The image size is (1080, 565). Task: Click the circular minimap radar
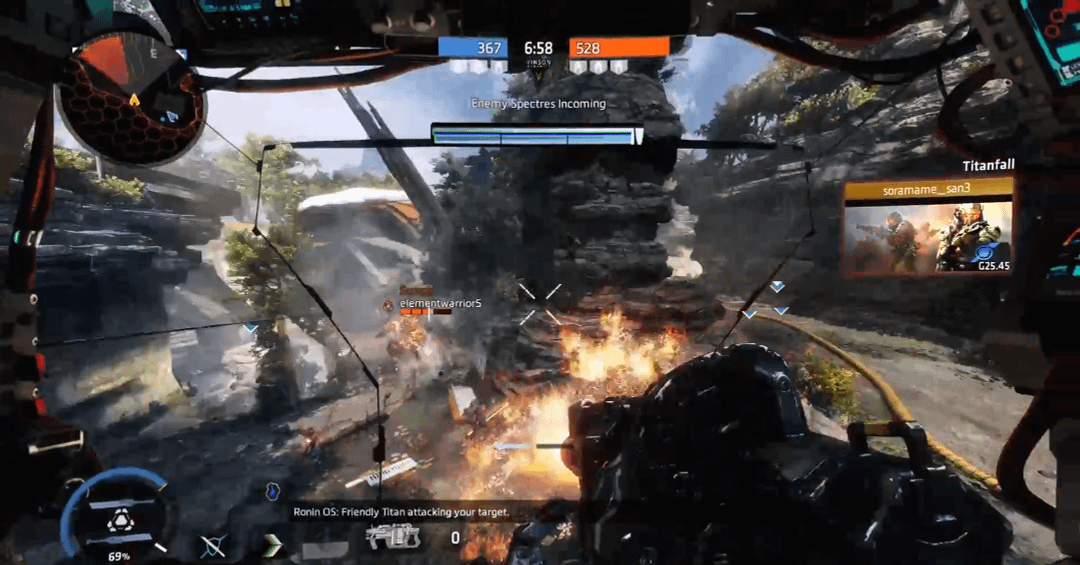pyautogui.click(x=131, y=97)
